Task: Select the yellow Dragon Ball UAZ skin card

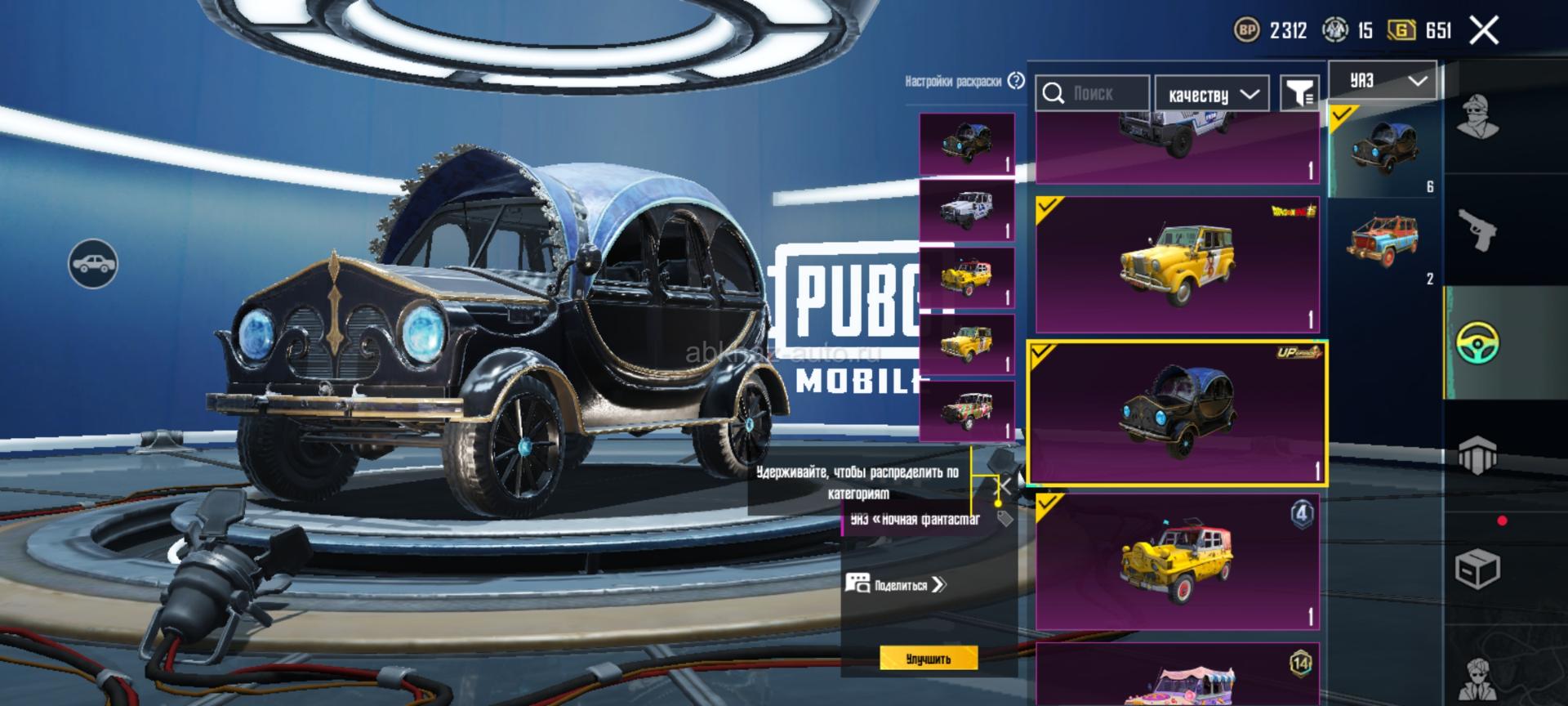Action: pyautogui.click(x=1177, y=264)
